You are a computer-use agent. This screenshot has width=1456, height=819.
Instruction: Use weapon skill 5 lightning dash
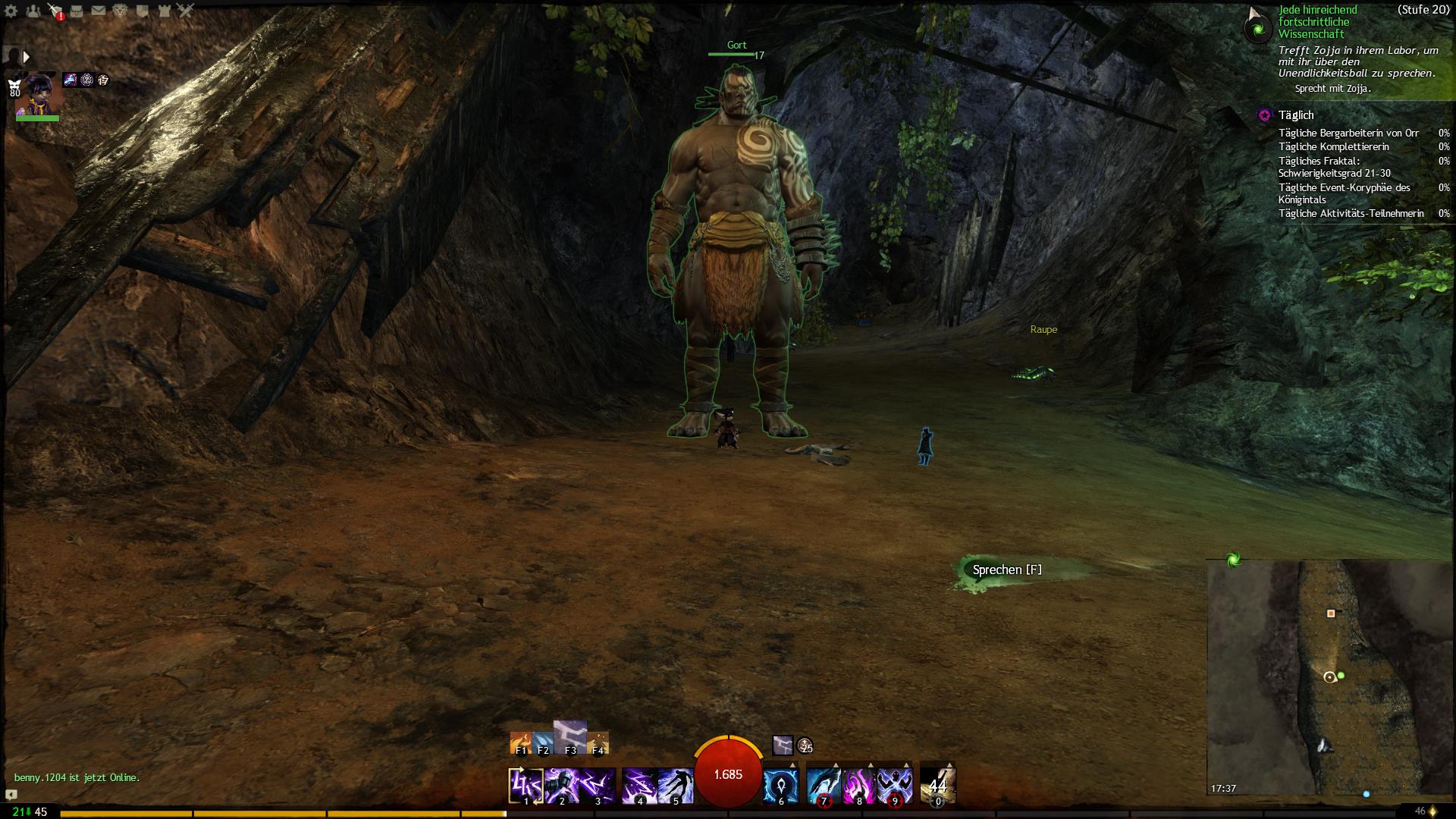point(676,786)
